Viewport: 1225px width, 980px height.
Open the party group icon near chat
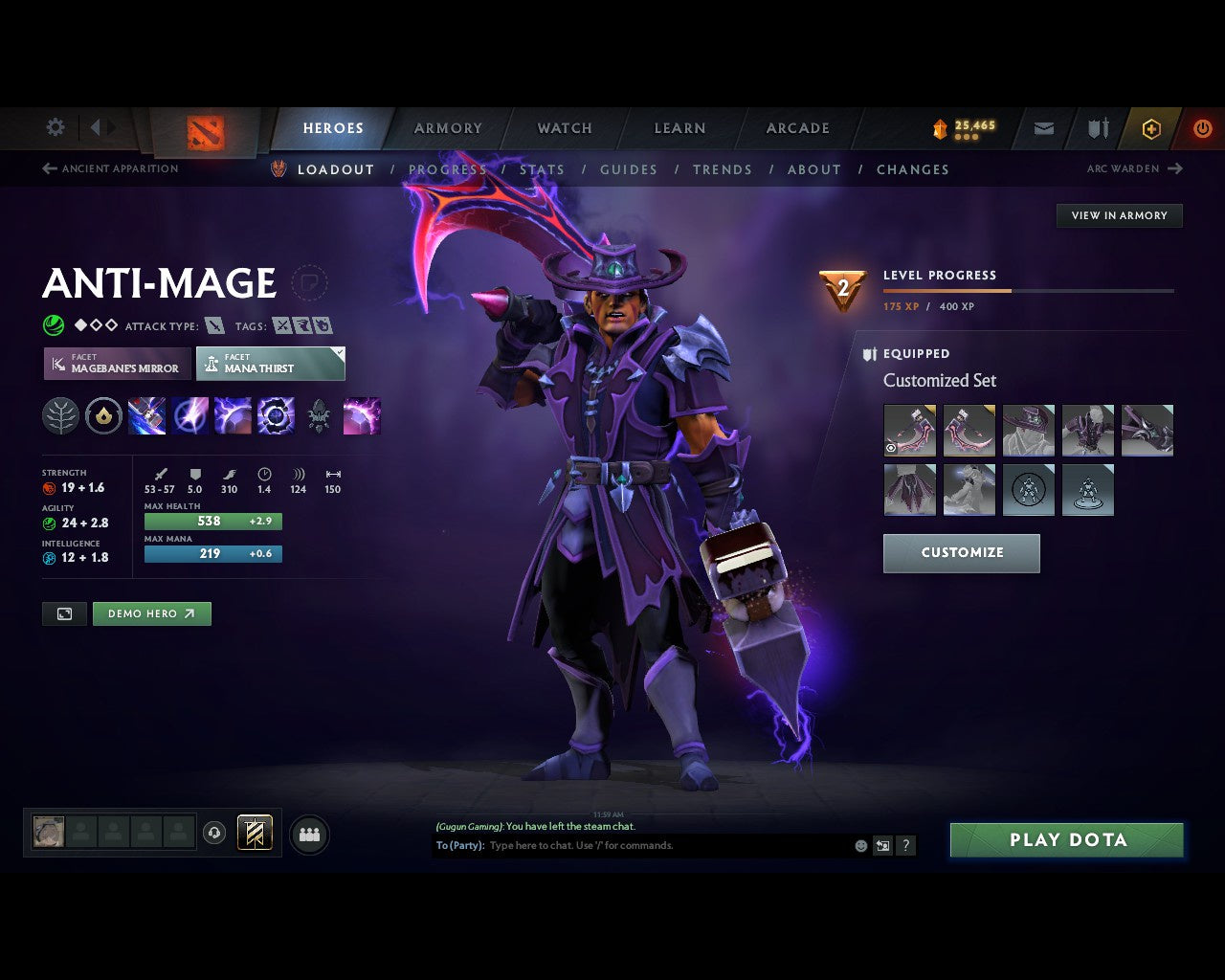(309, 834)
